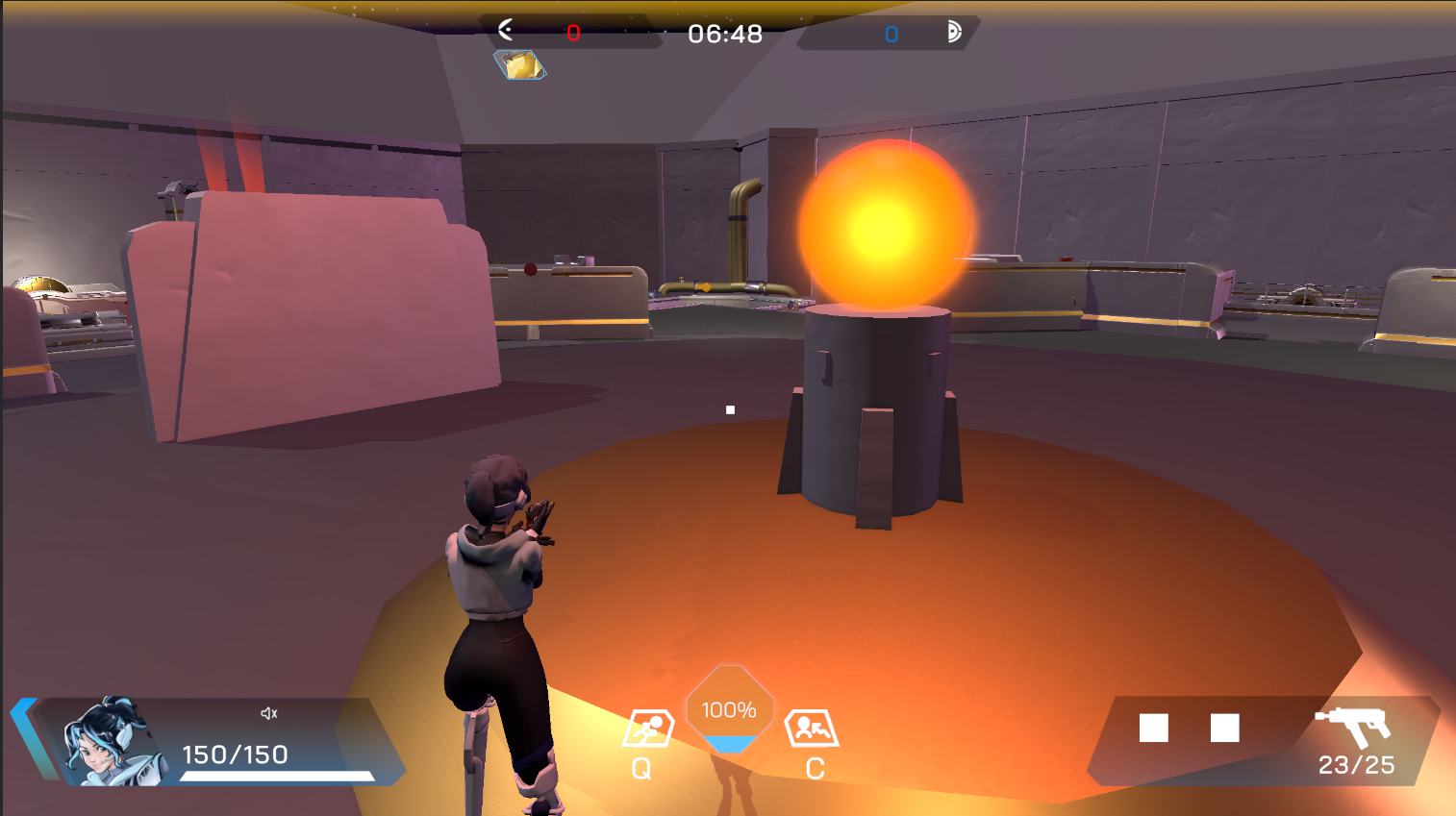Click the gold cube objective icon
This screenshot has height=816, width=1456.
[x=520, y=65]
